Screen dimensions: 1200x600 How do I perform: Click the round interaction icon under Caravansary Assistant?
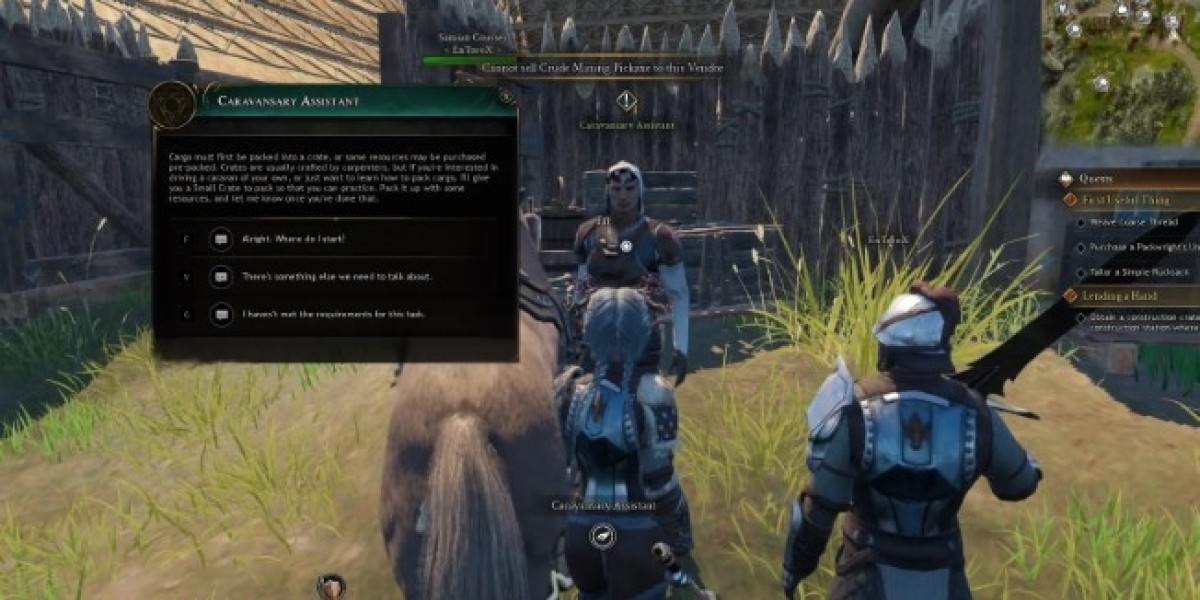pyautogui.click(x=604, y=537)
